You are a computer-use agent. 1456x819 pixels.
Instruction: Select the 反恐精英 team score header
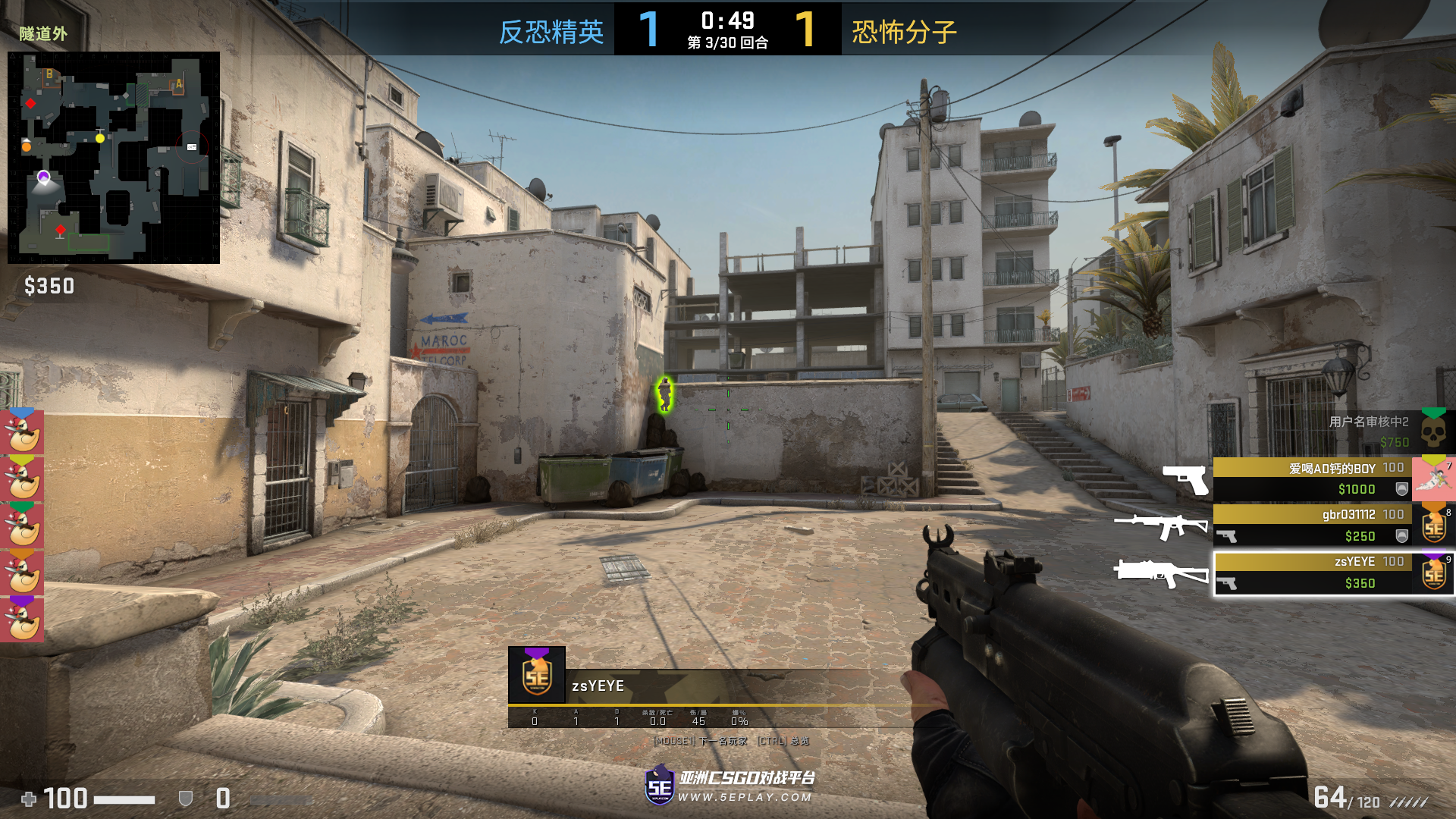pyautogui.click(x=550, y=32)
